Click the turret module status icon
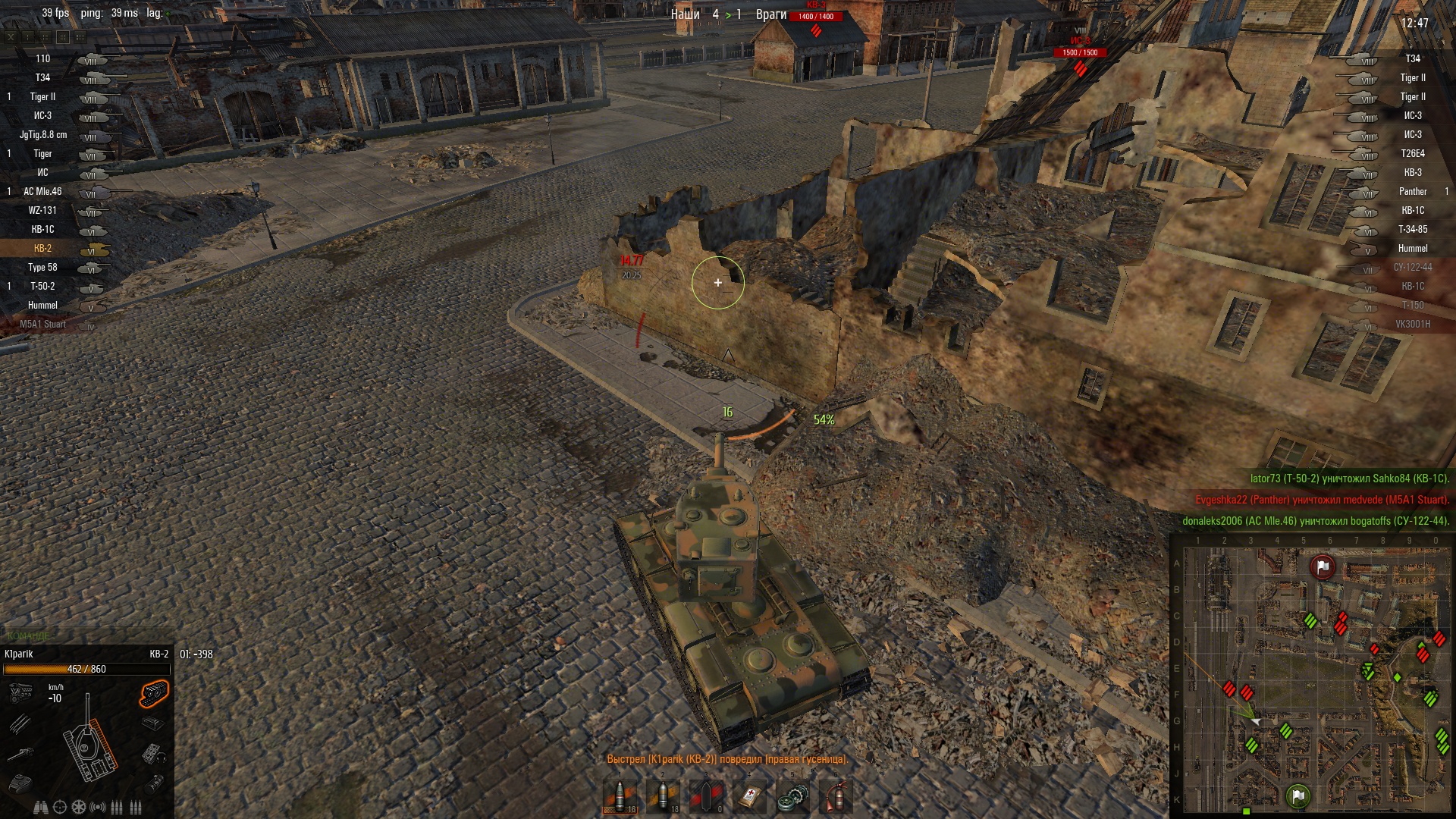 (20, 781)
